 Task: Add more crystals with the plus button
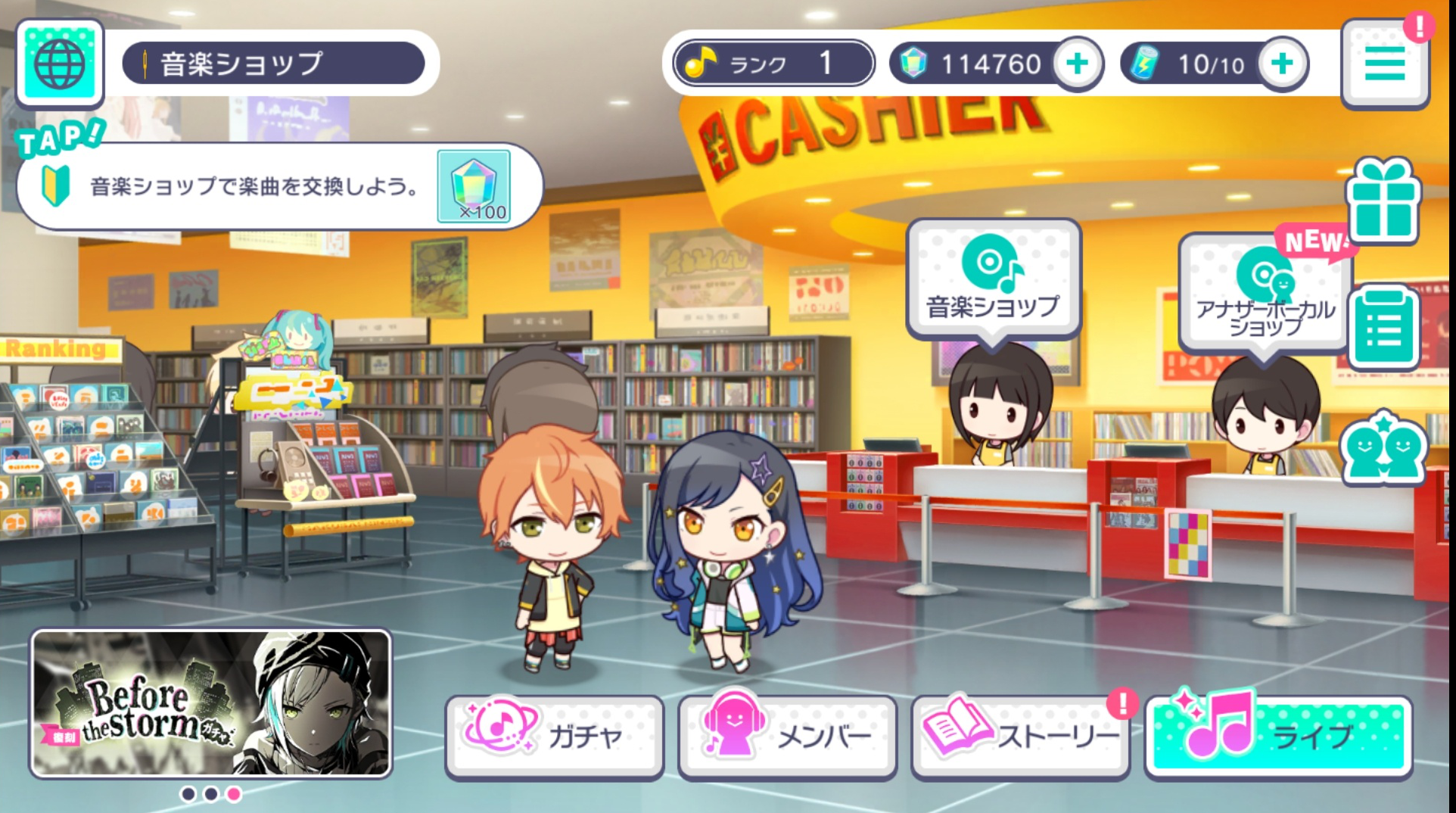tap(1077, 64)
